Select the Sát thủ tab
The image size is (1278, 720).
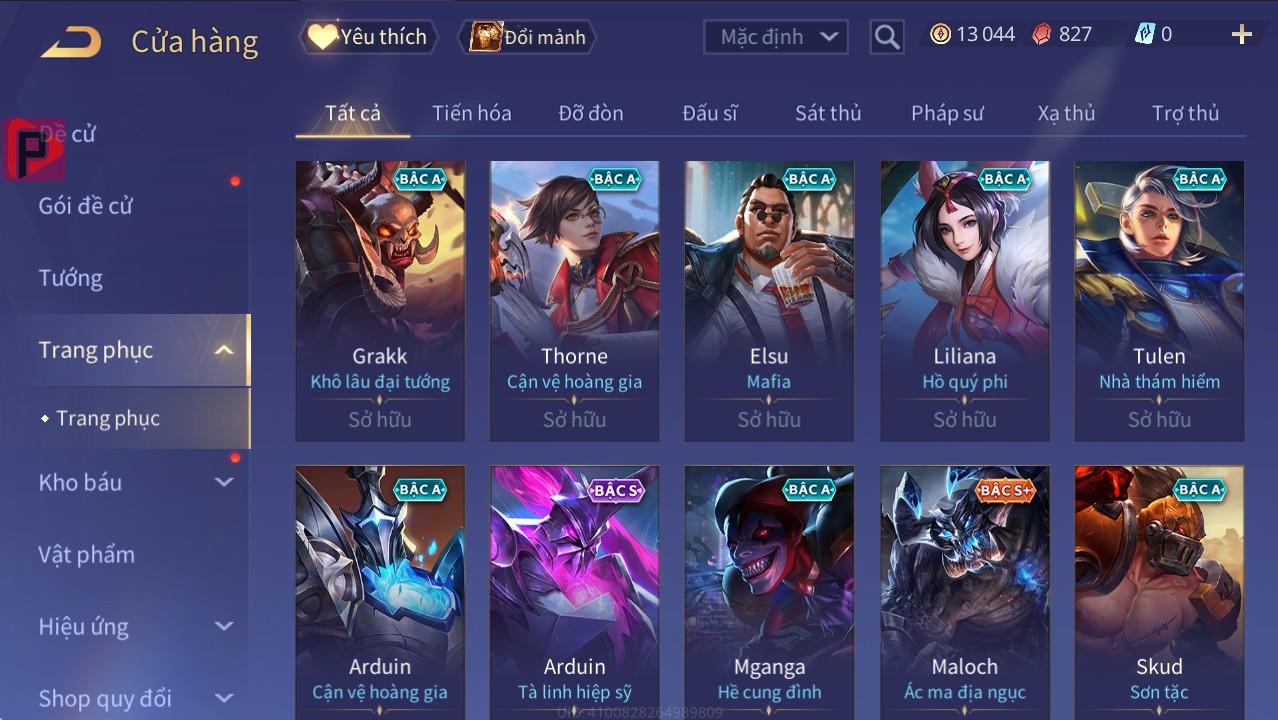click(828, 113)
